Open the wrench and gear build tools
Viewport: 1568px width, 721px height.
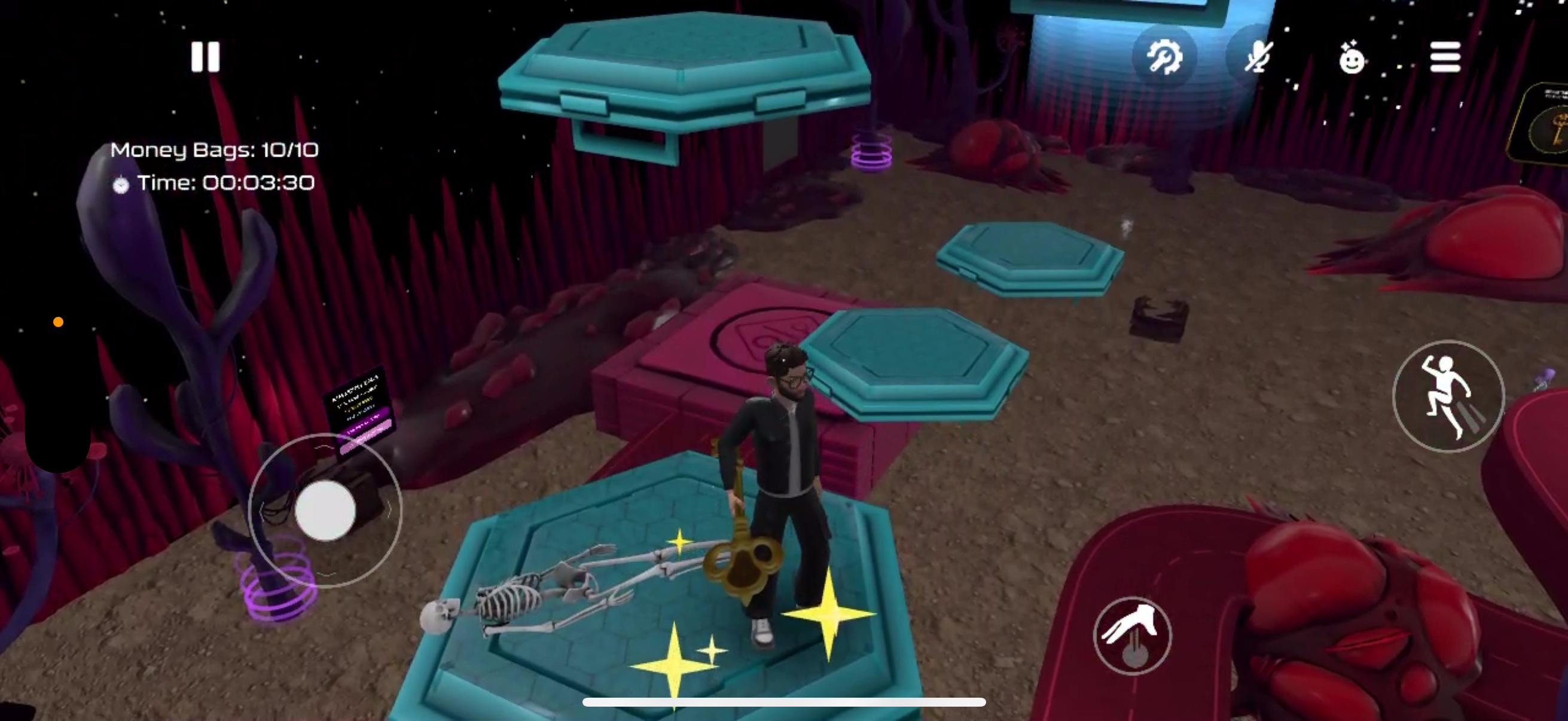pyautogui.click(x=1164, y=58)
